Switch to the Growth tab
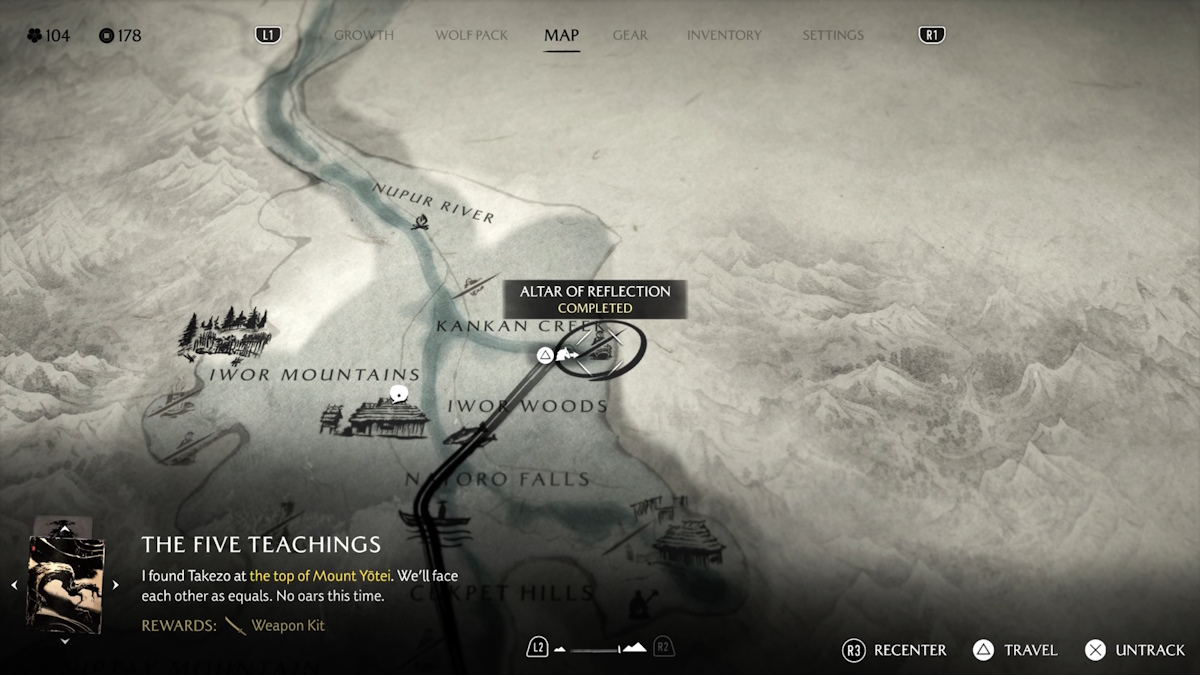This screenshot has width=1200, height=675. 363,35
